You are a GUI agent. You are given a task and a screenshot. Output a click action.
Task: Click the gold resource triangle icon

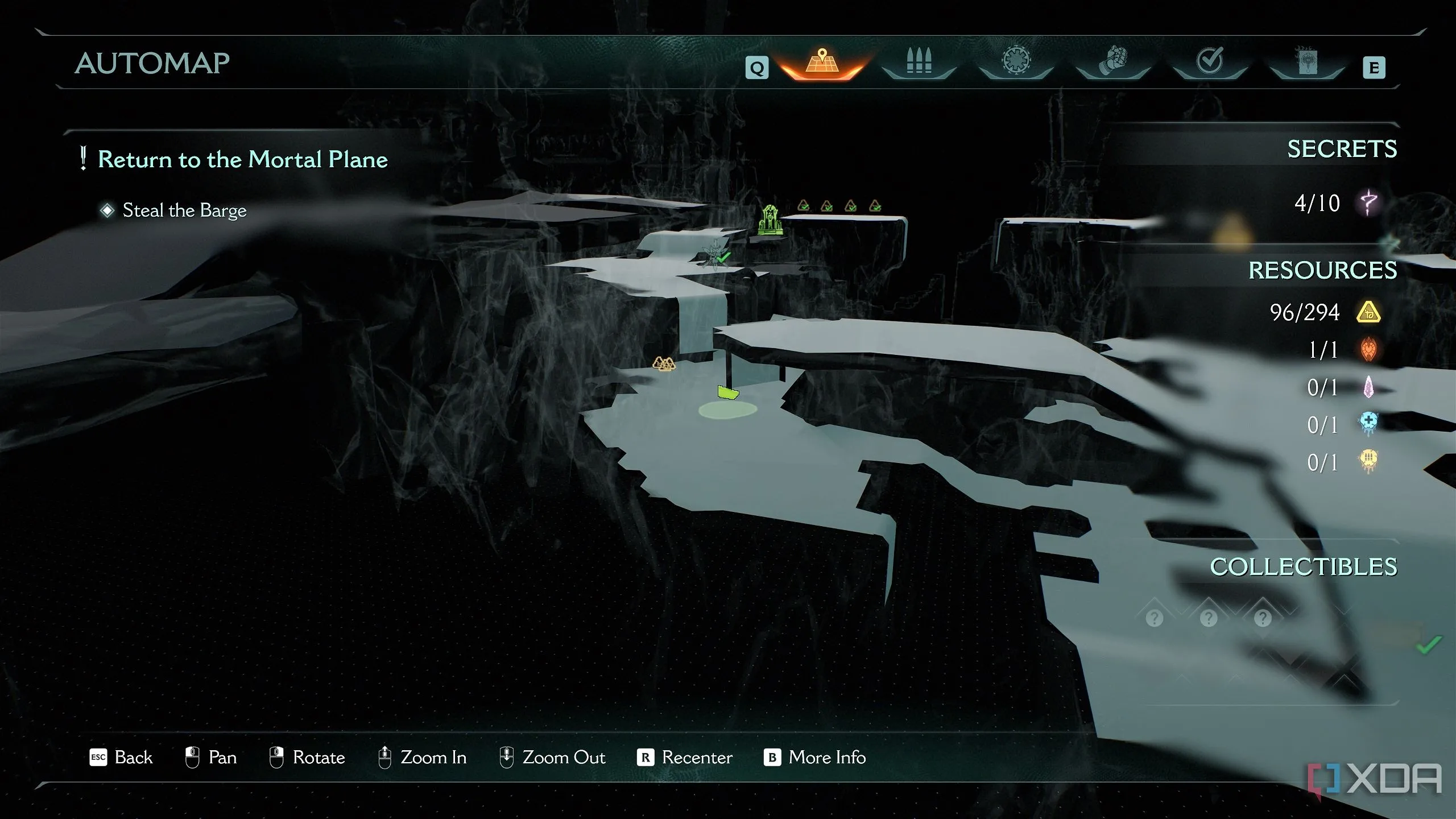1368,312
